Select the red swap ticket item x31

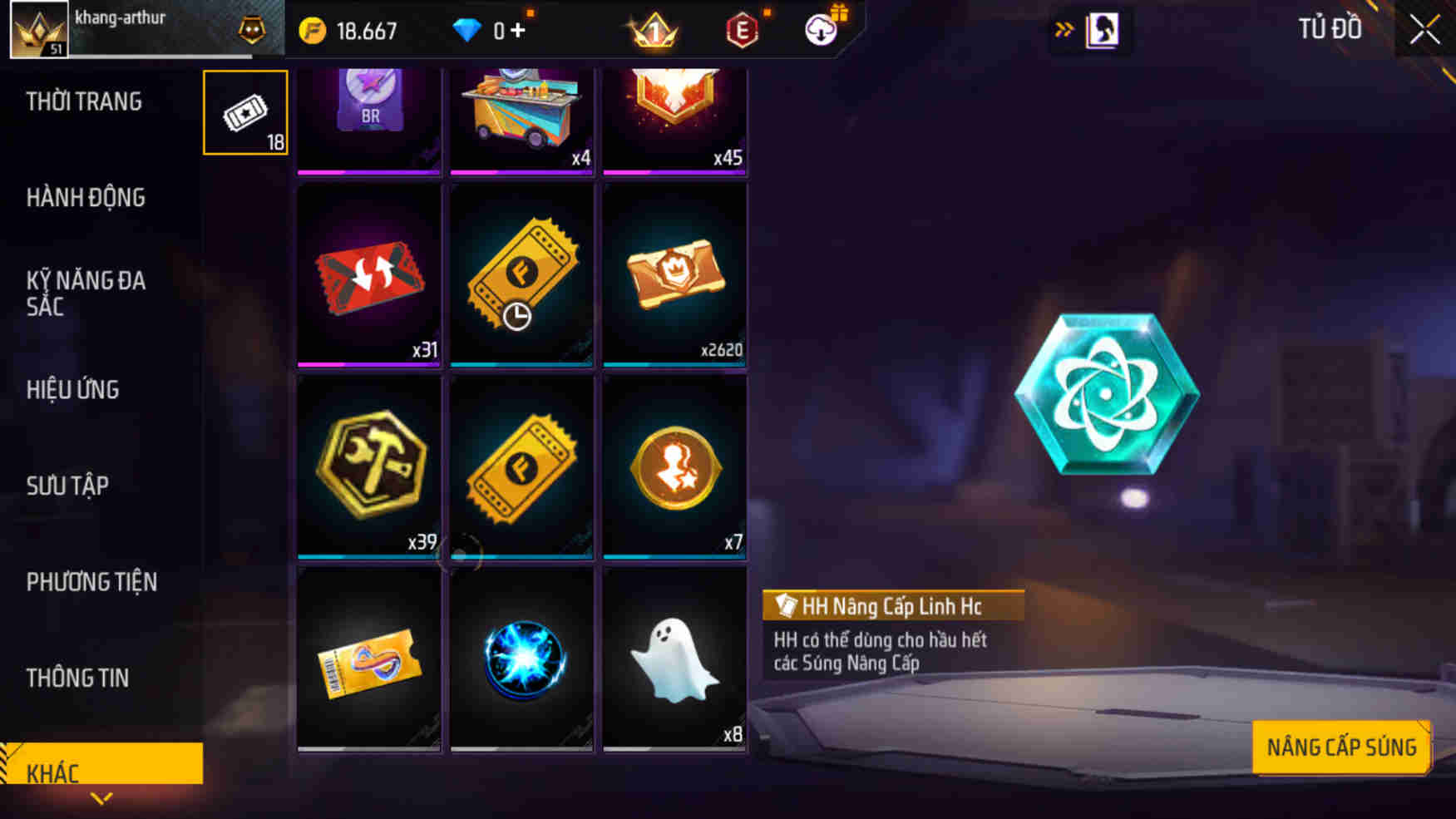coord(368,275)
